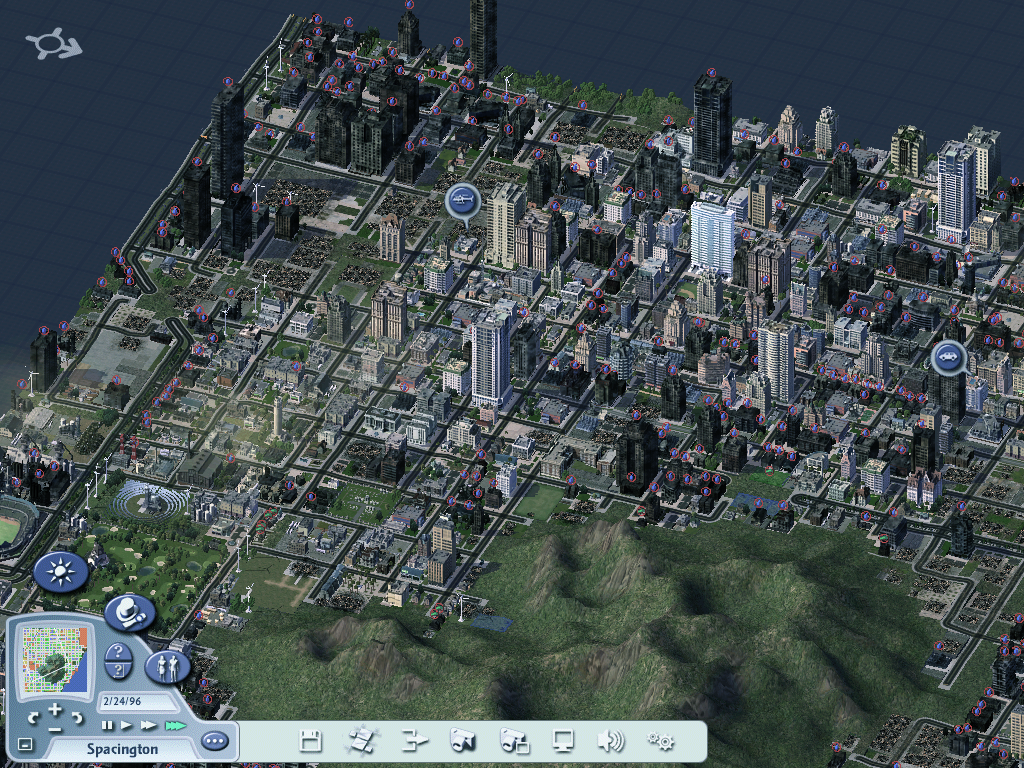Zoom in with the plus button
This screenshot has width=1024, height=768.
[x=55, y=709]
